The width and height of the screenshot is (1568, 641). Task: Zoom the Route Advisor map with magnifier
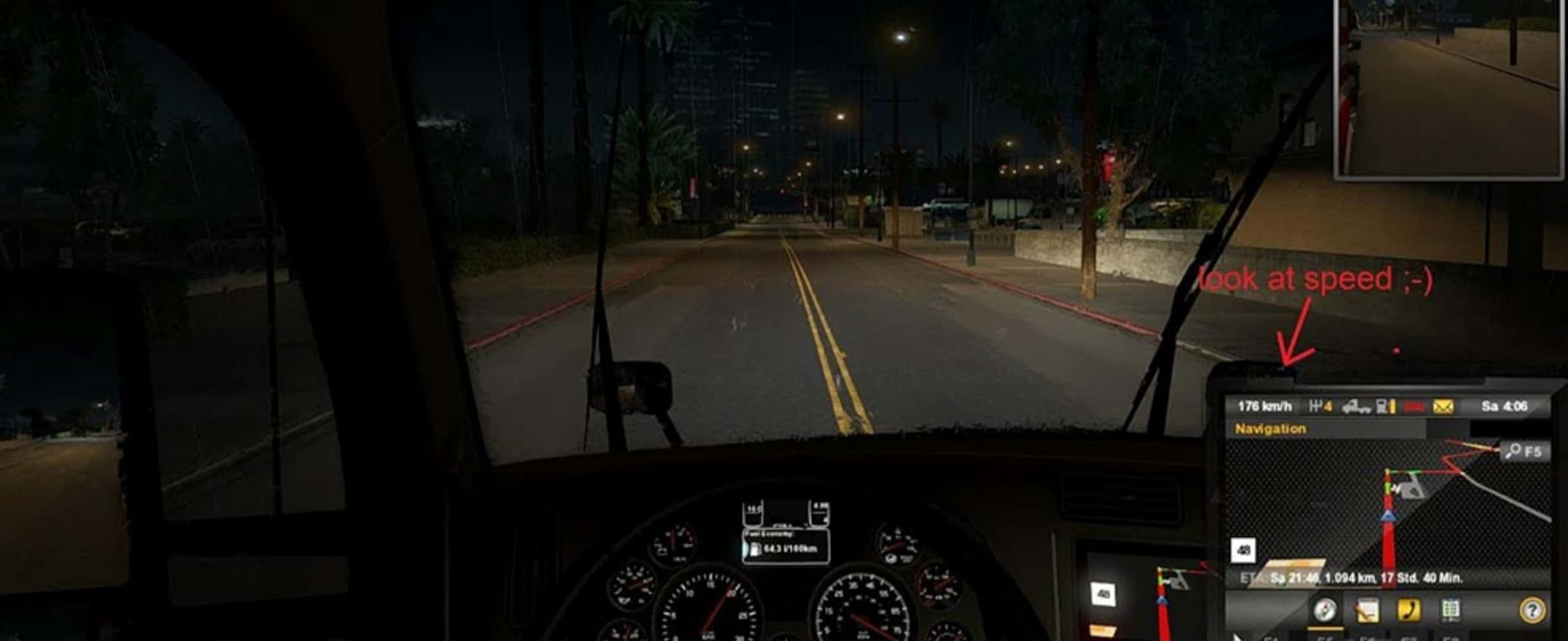[x=1525, y=451]
